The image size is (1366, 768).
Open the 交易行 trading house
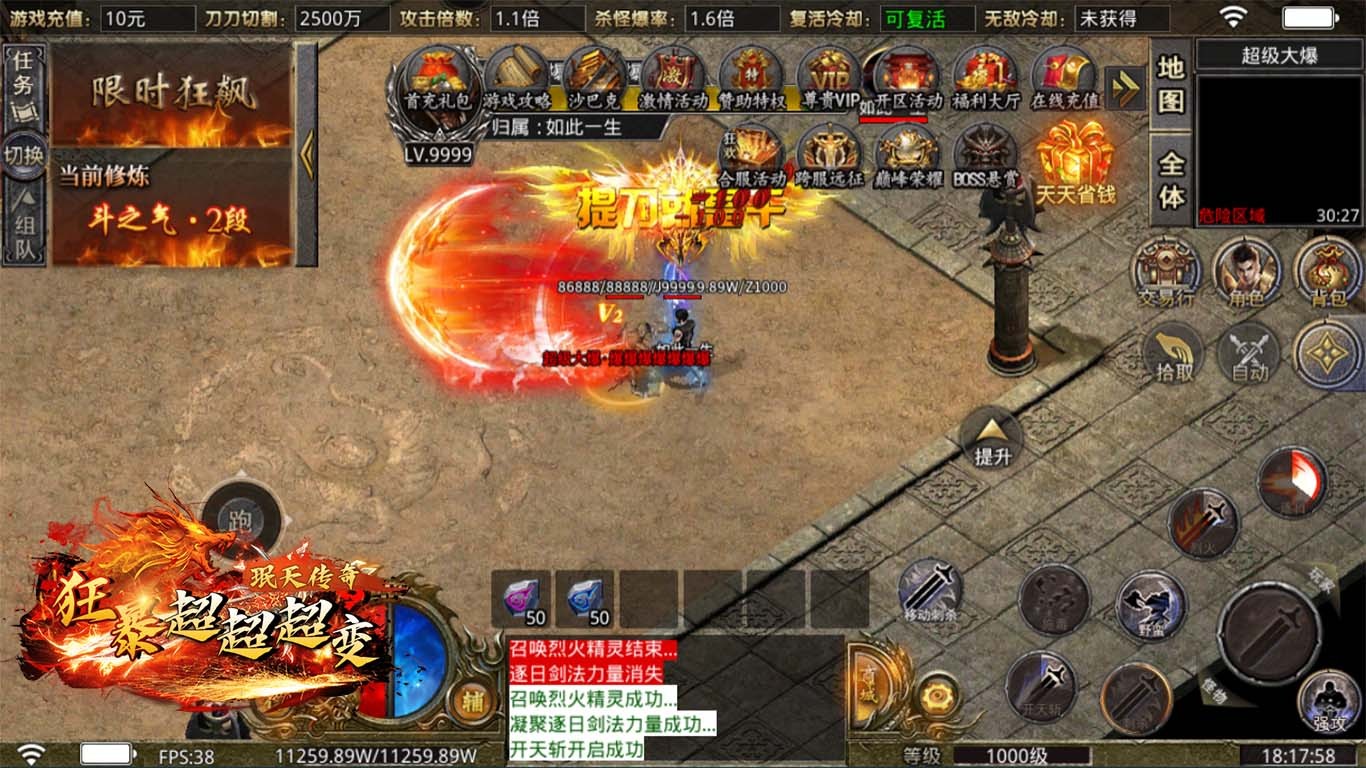tap(1166, 272)
